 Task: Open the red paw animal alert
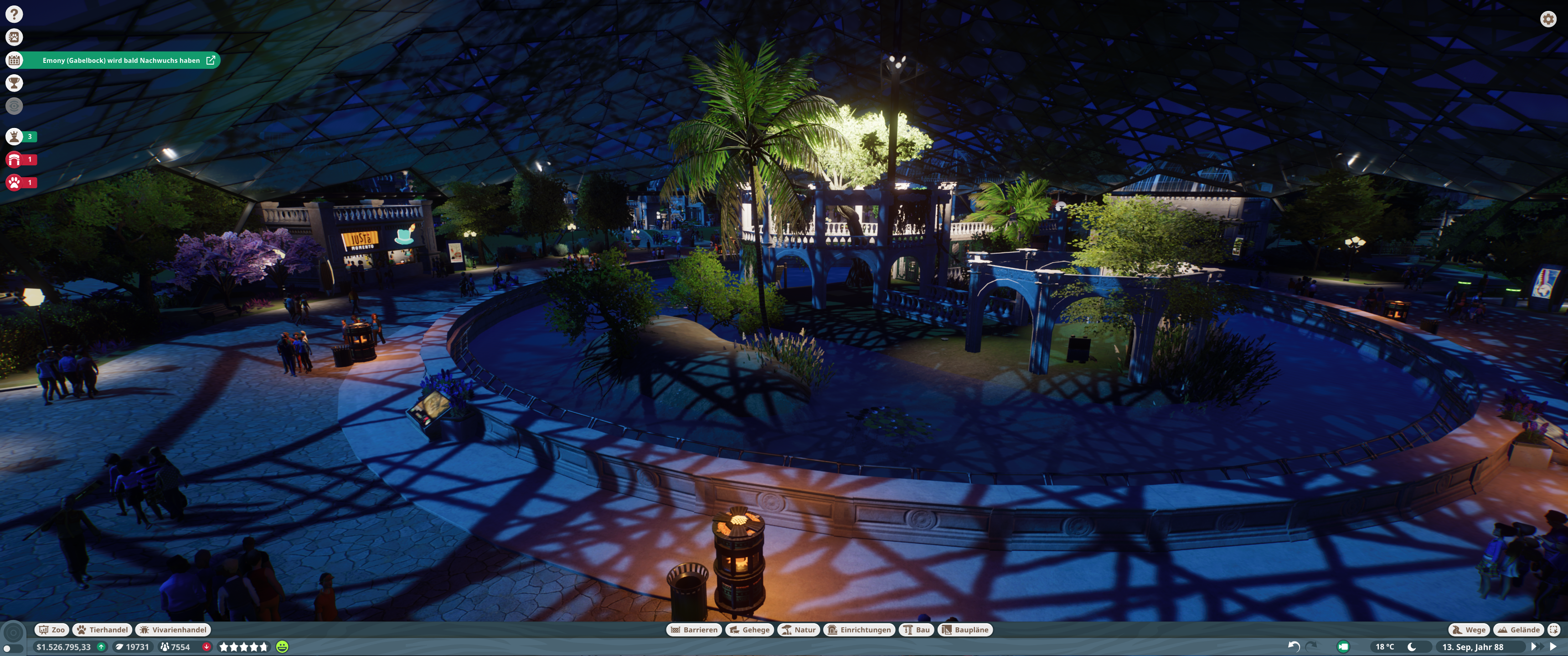click(14, 182)
